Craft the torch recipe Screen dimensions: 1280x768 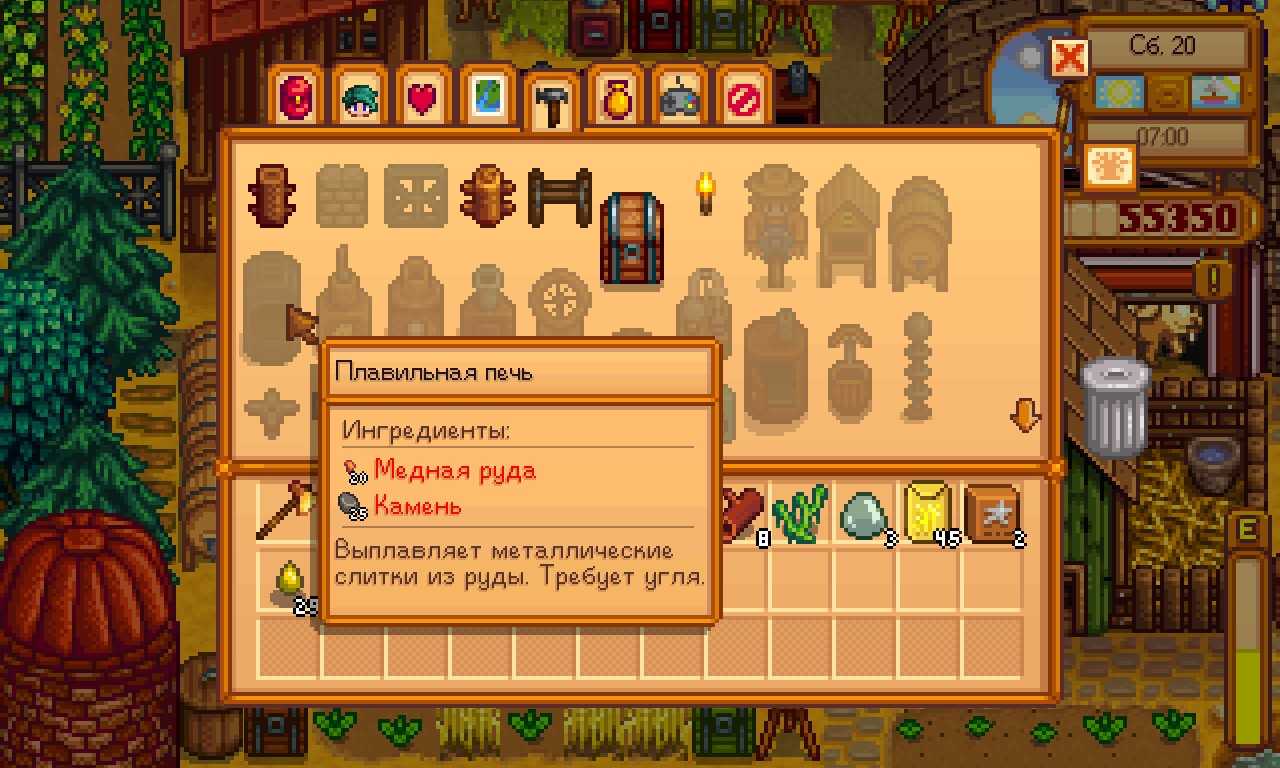point(706,194)
